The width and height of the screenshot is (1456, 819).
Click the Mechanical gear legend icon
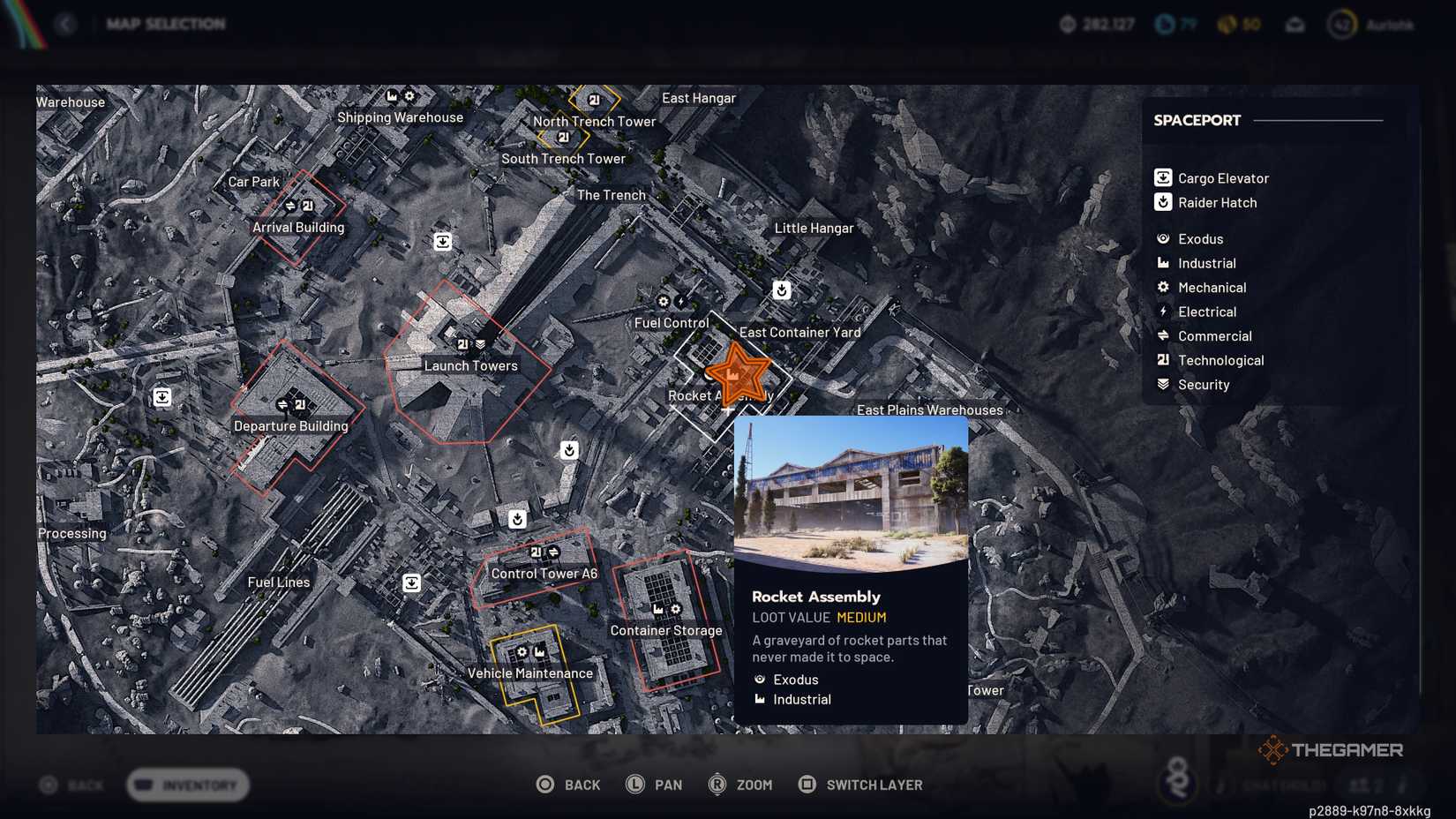(1162, 287)
